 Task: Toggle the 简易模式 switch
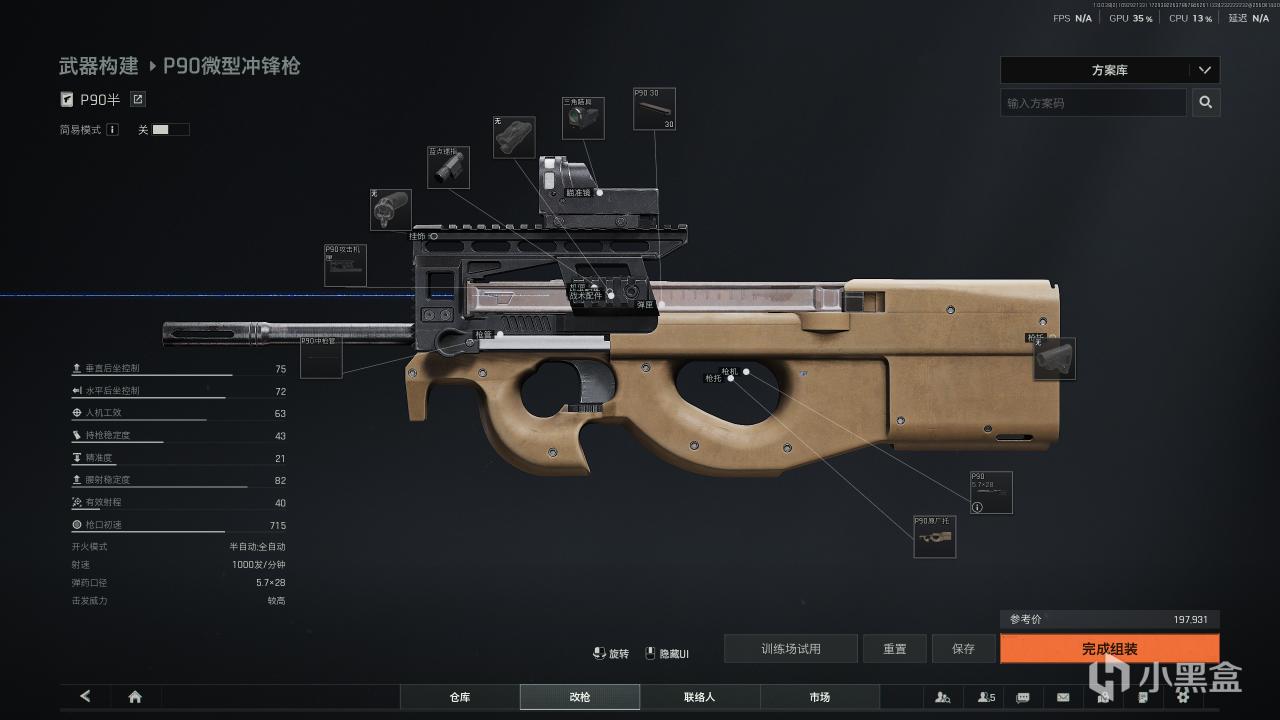(x=170, y=130)
